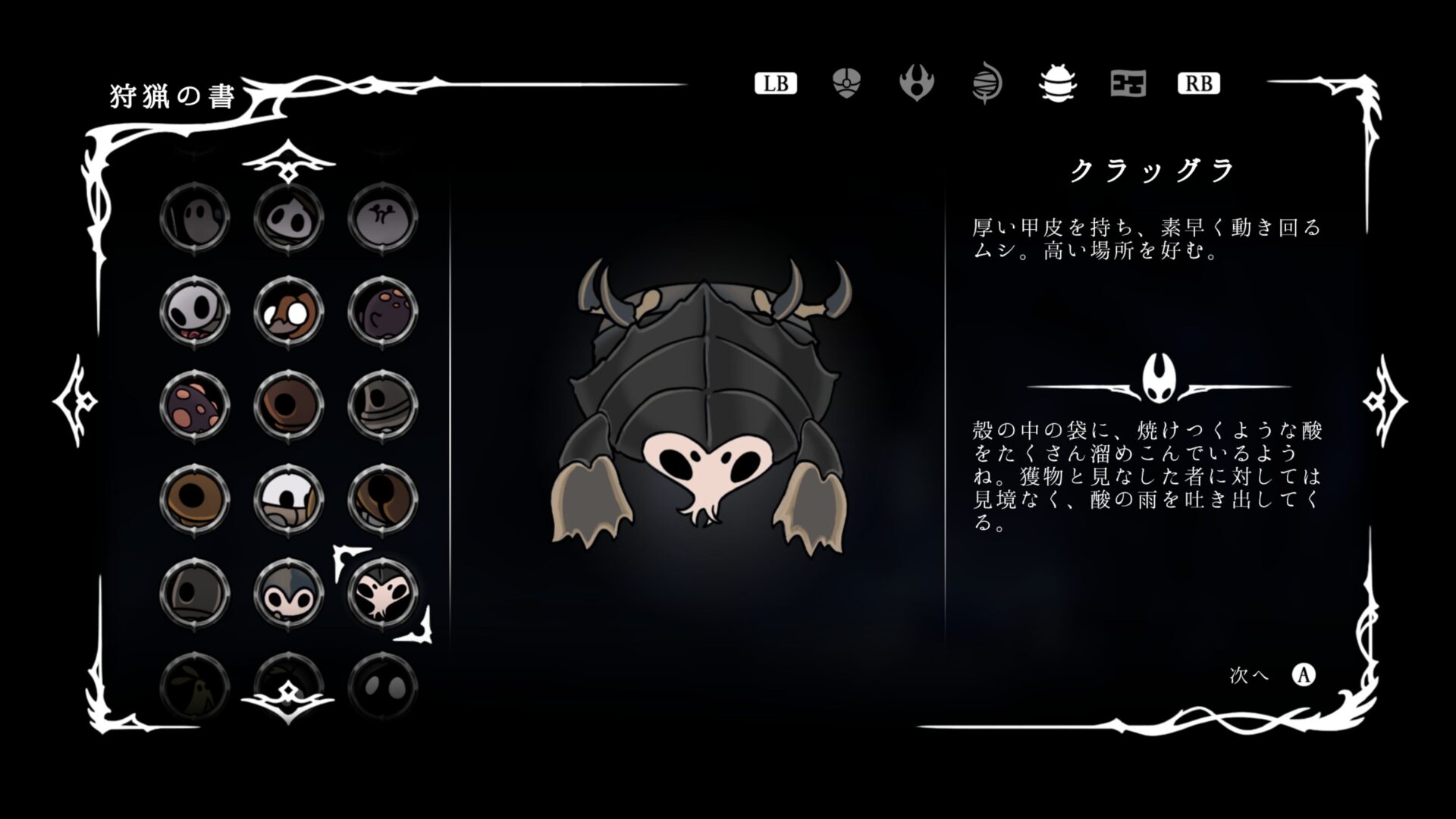Select the thread spool tab icon
The image size is (1456, 819).
click(x=987, y=84)
